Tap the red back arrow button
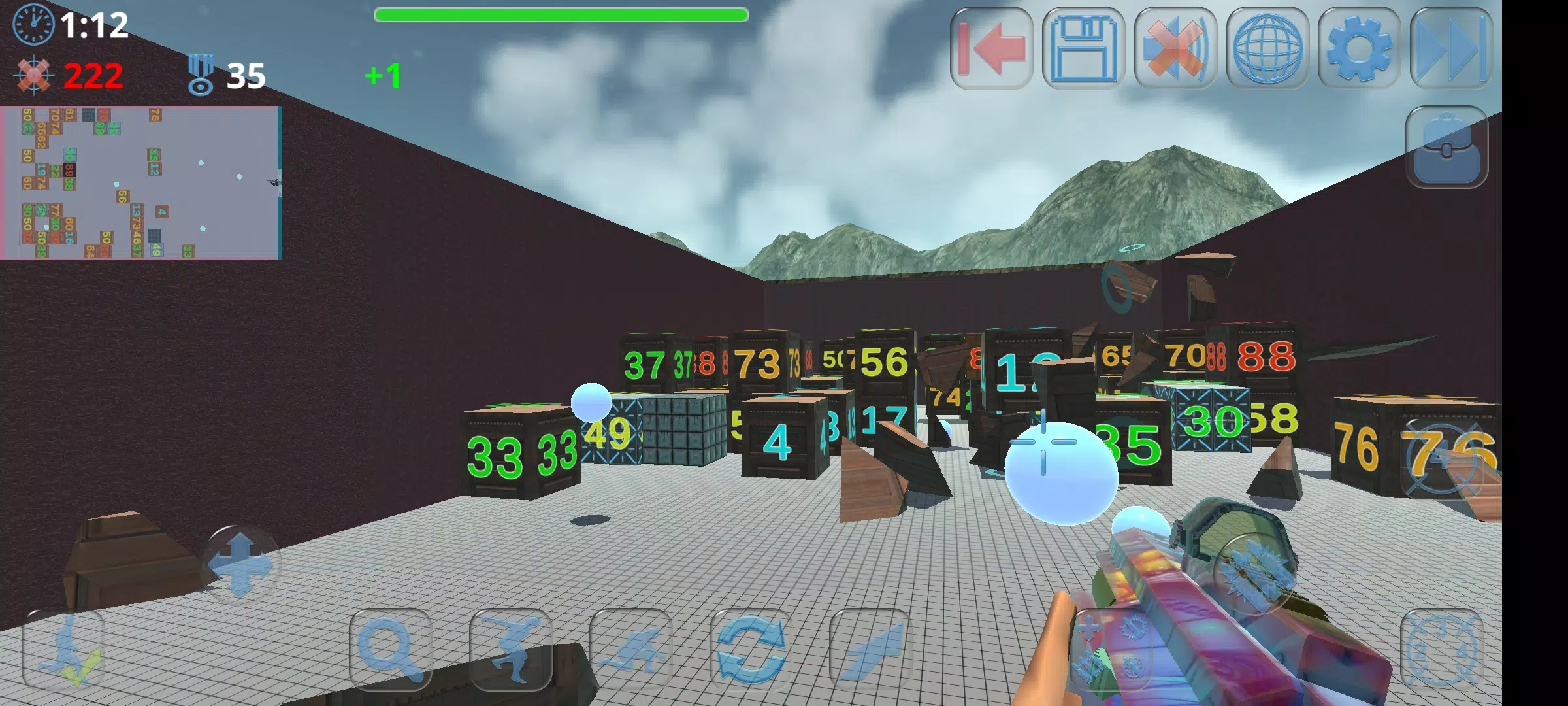 [x=991, y=49]
